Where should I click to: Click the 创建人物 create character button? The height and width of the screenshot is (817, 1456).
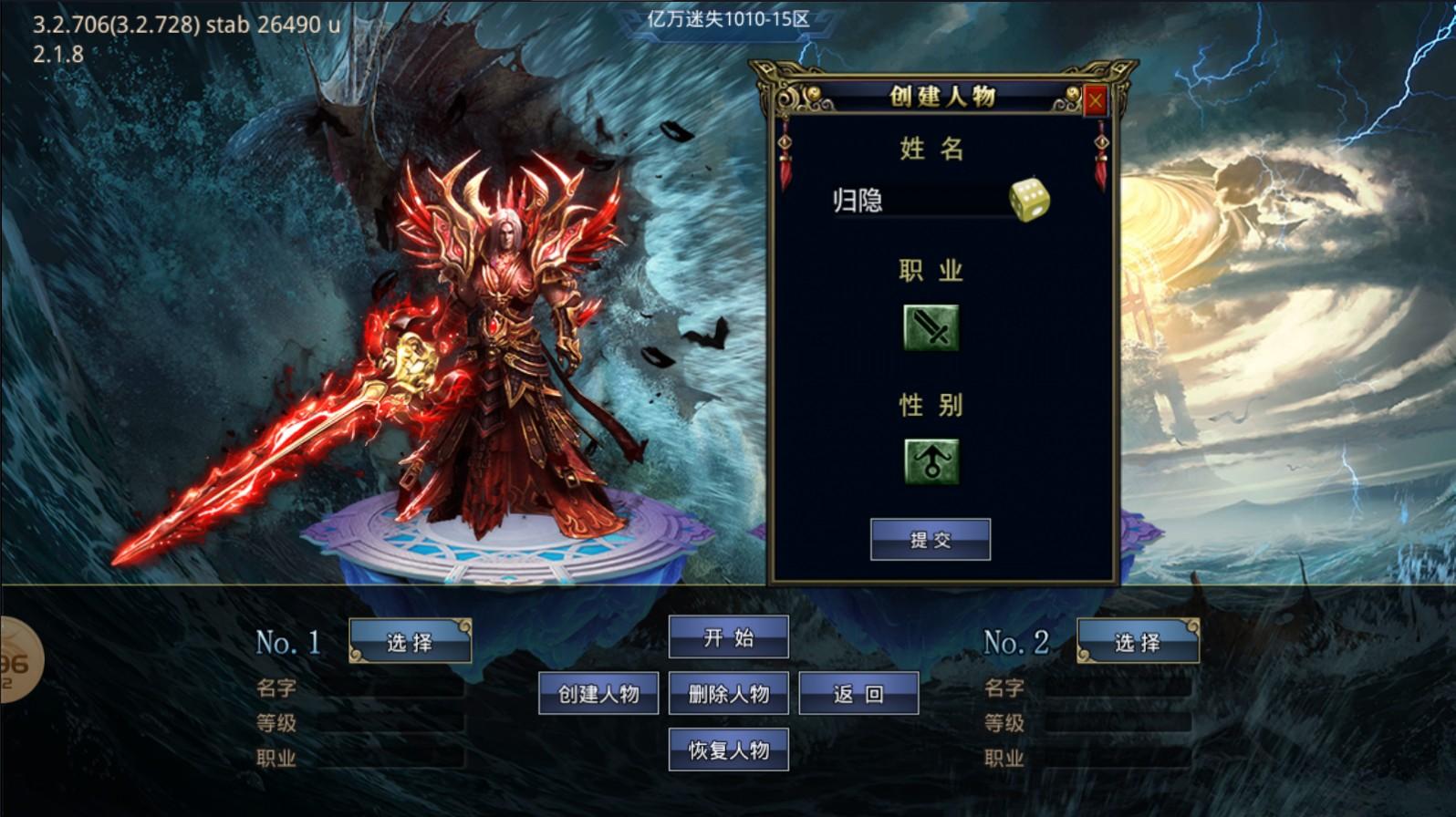click(598, 693)
